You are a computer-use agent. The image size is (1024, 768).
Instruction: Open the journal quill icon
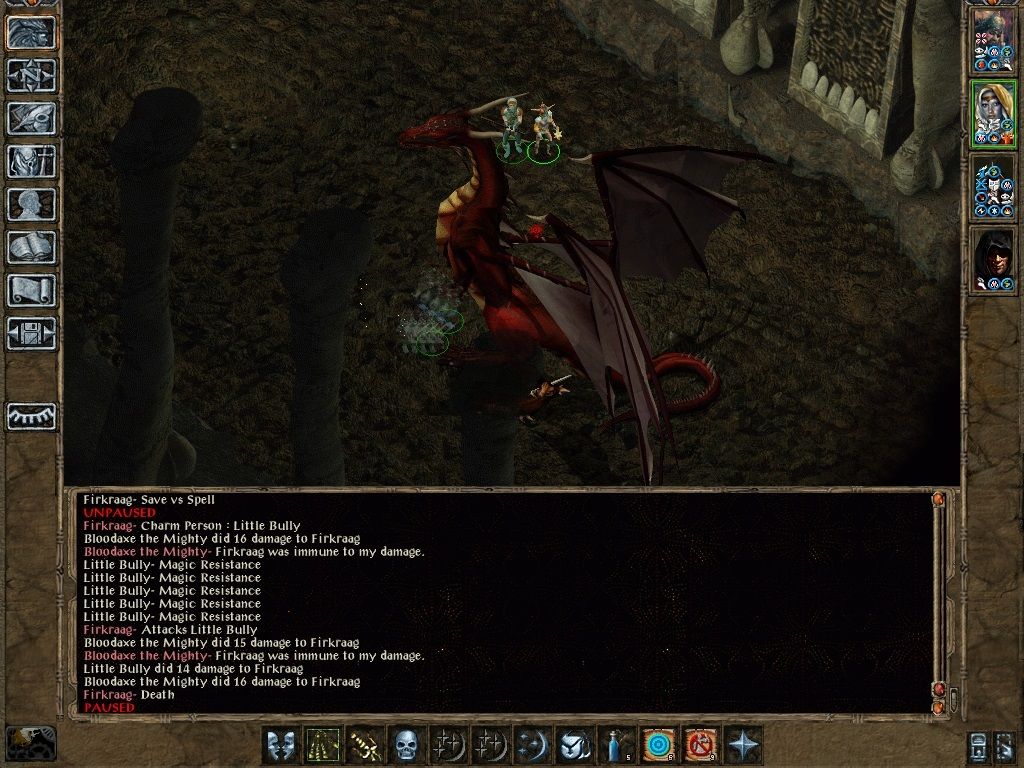tap(31, 118)
